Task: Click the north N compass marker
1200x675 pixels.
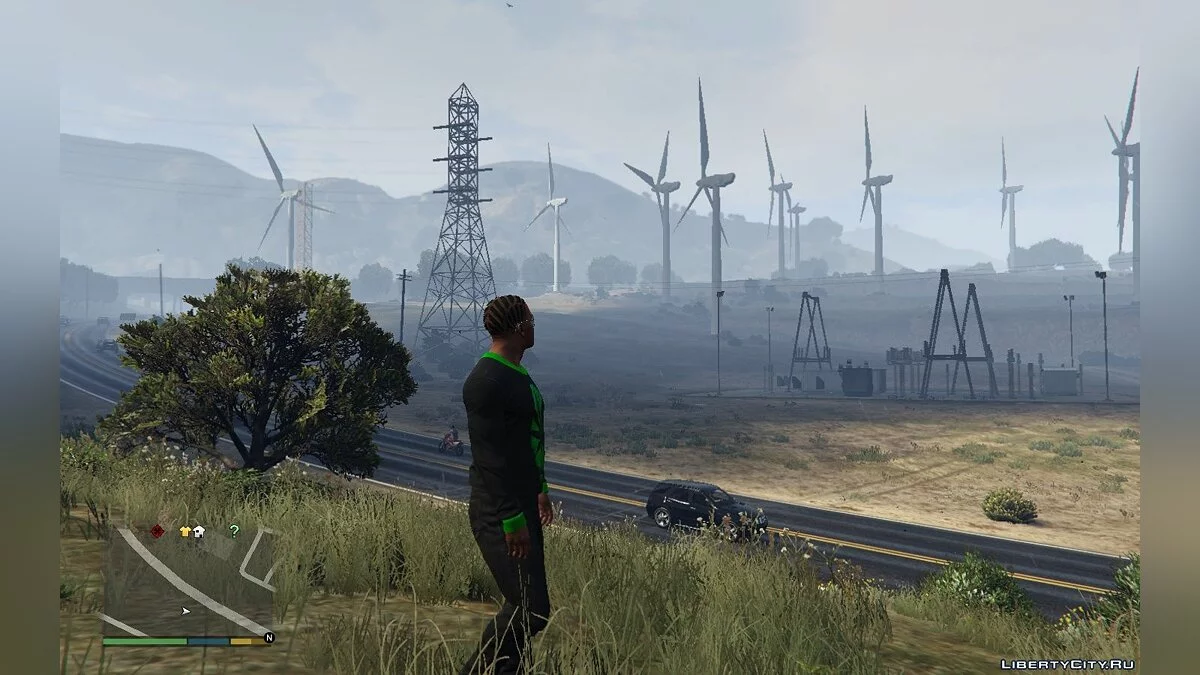Action: pos(268,637)
